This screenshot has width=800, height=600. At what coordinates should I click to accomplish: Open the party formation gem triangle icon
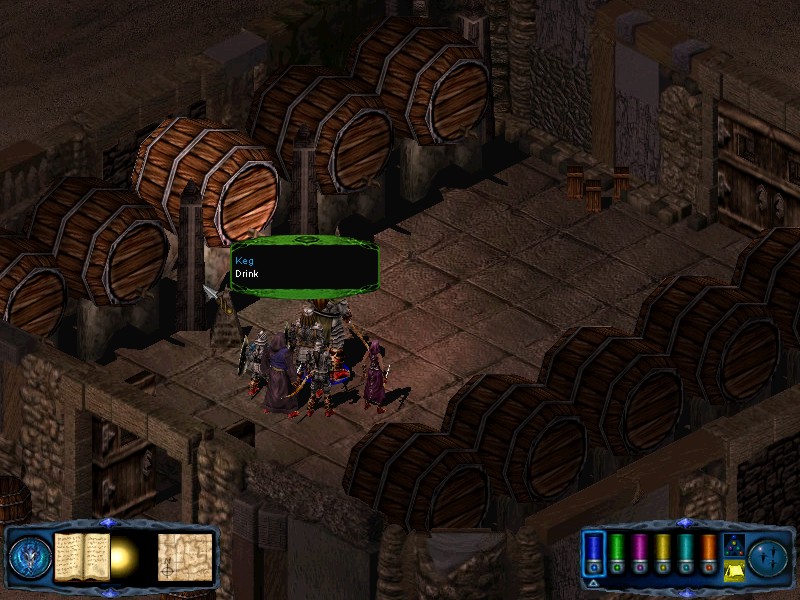tap(732, 544)
